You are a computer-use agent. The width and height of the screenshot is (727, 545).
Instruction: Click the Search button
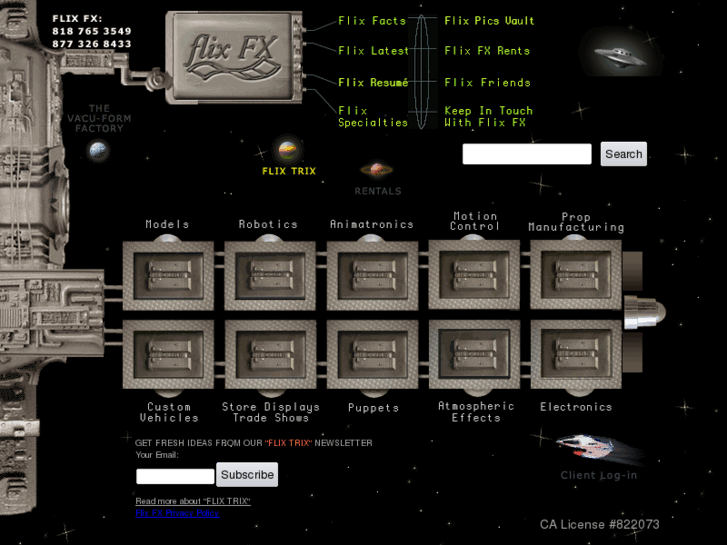(623, 154)
